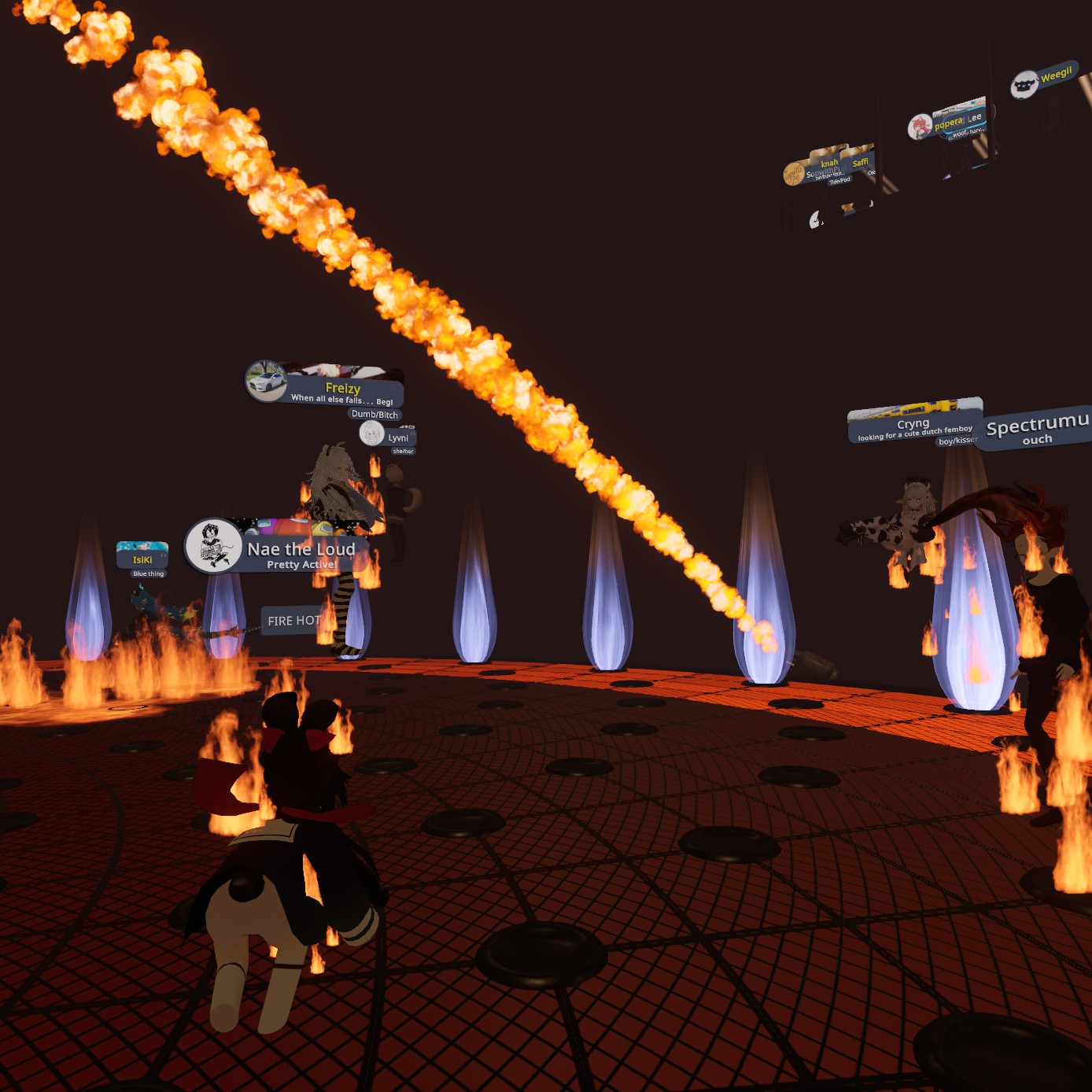Select Weegli's nameplate

1054,76
